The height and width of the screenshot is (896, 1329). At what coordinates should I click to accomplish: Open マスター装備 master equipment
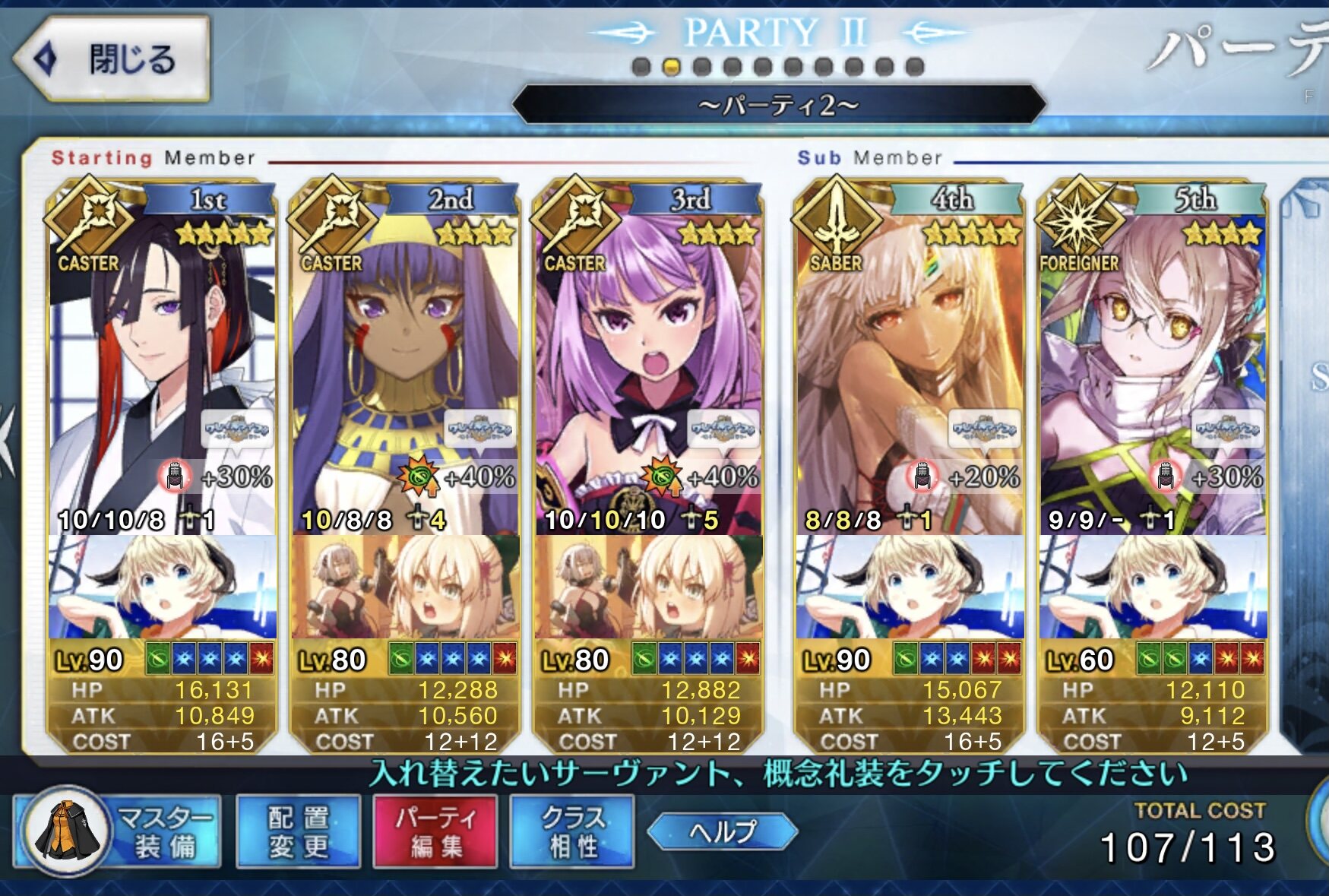click(118, 831)
